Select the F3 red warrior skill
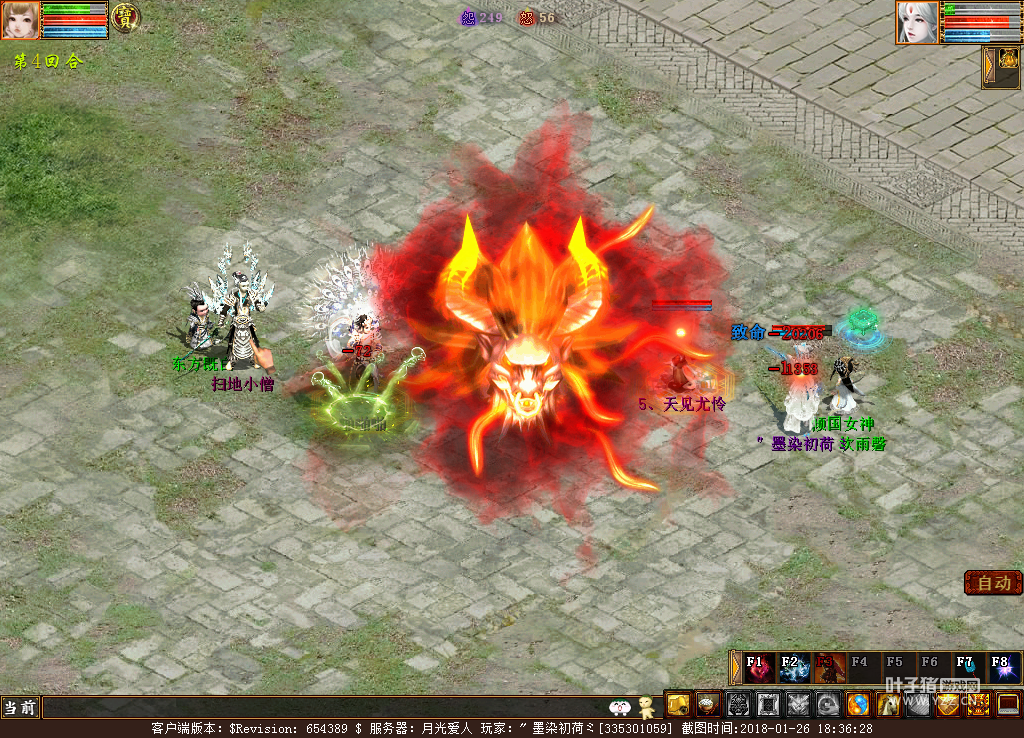This screenshot has height=738, width=1024. click(828, 667)
